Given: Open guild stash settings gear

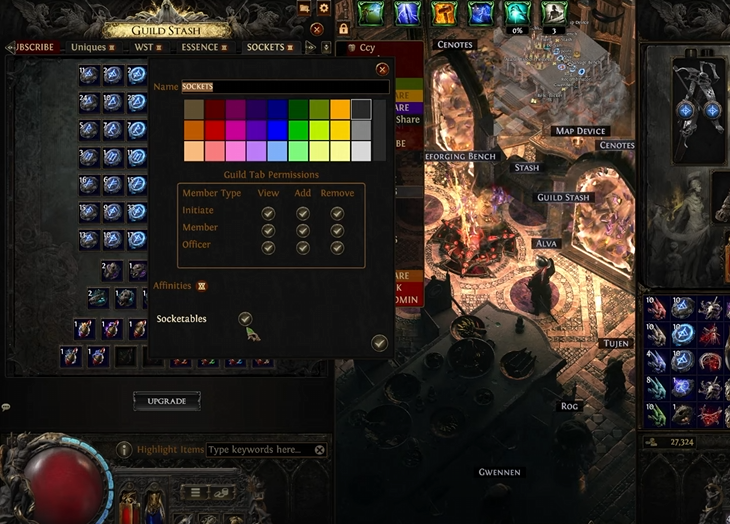Looking at the screenshot, I should click(x=323, y=8).
